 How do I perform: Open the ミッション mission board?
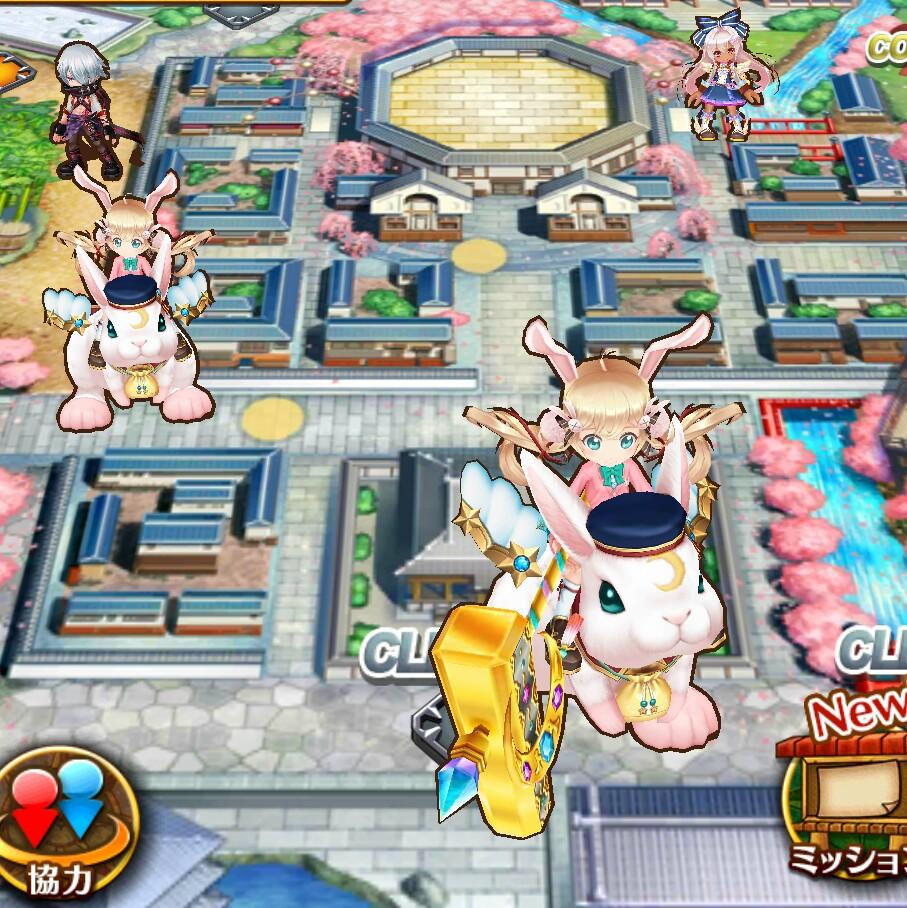point(850,800)
